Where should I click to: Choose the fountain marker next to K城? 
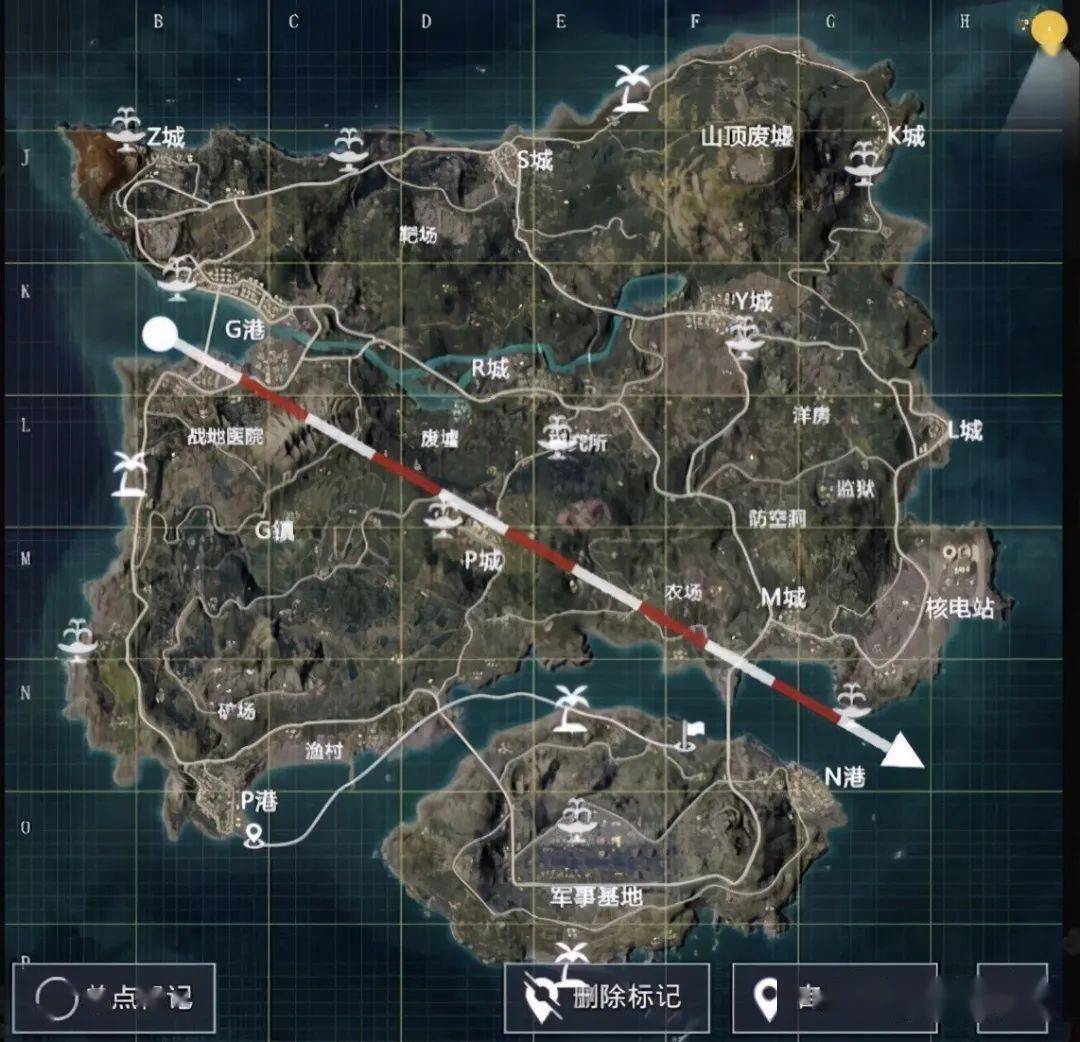[863, 162]
